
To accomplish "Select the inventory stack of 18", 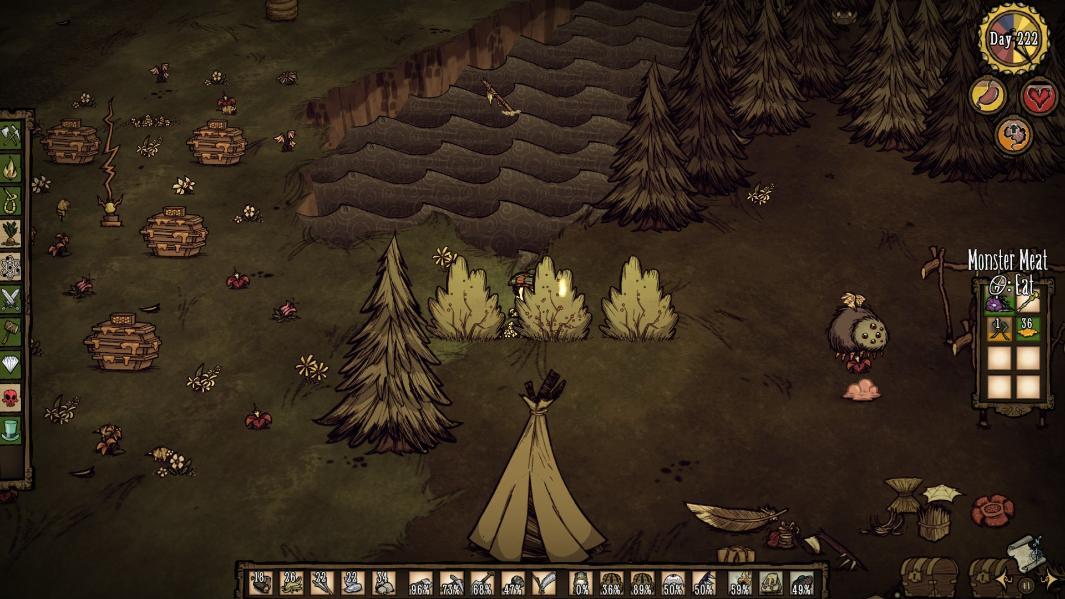I will 262,583.
